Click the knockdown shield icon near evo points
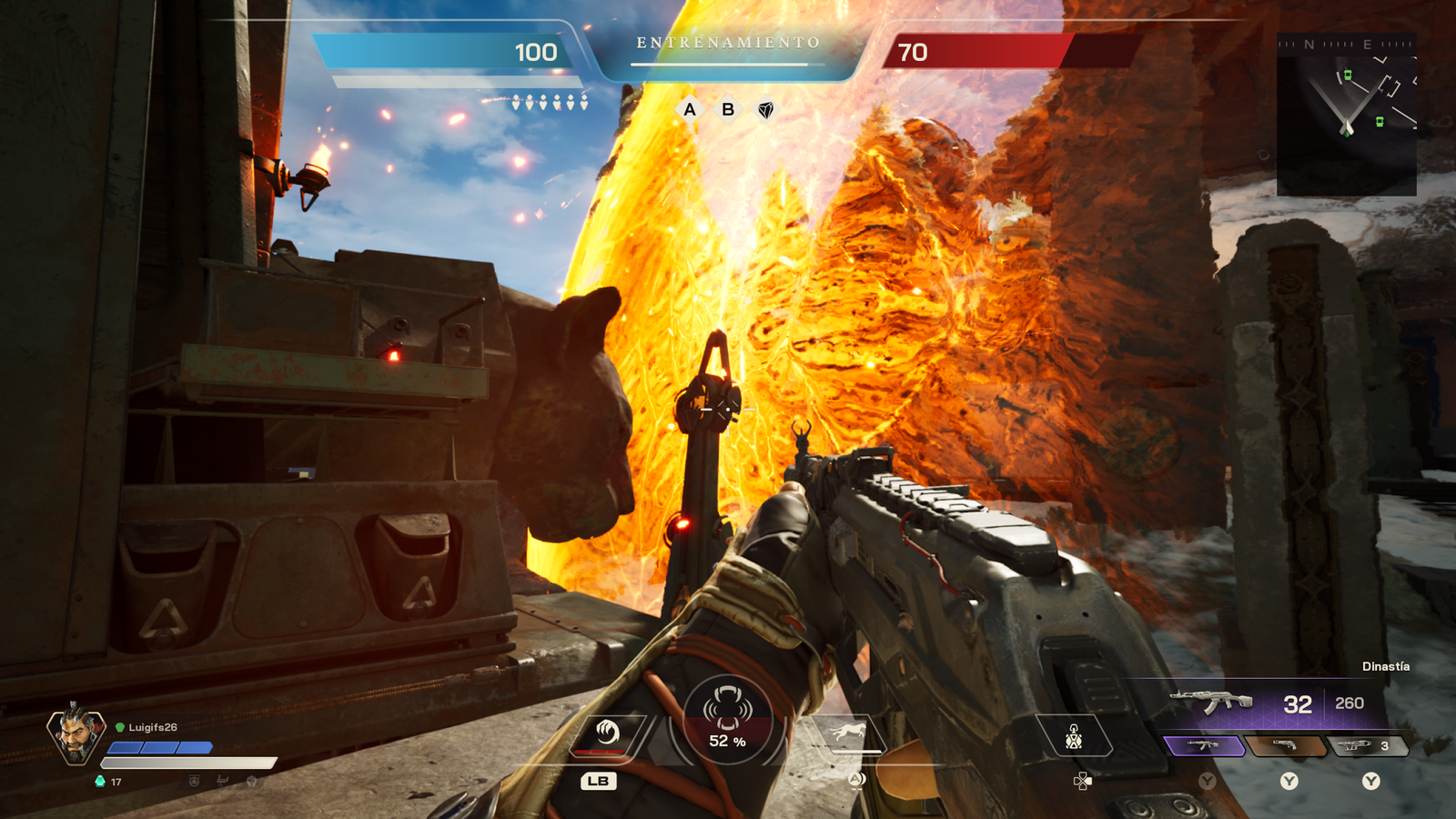 click(193, 780)
